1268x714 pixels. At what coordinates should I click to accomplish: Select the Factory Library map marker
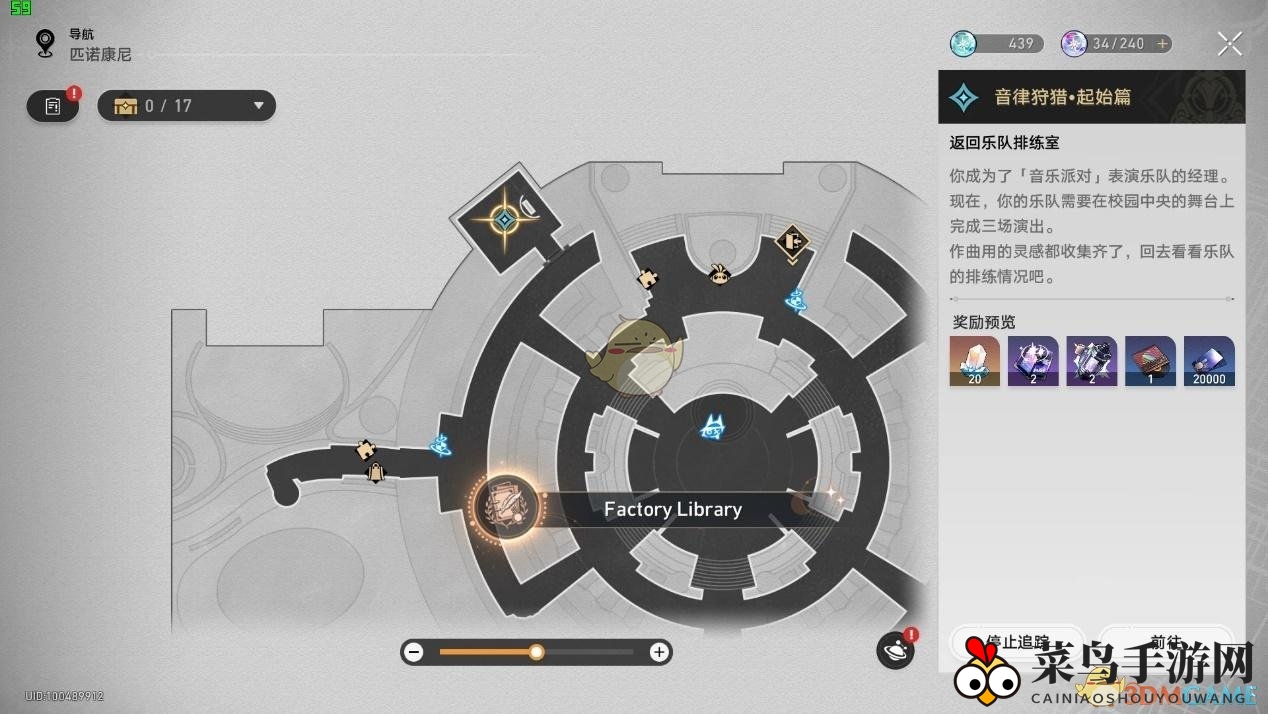pyautogui.click(x=507, y=507)
